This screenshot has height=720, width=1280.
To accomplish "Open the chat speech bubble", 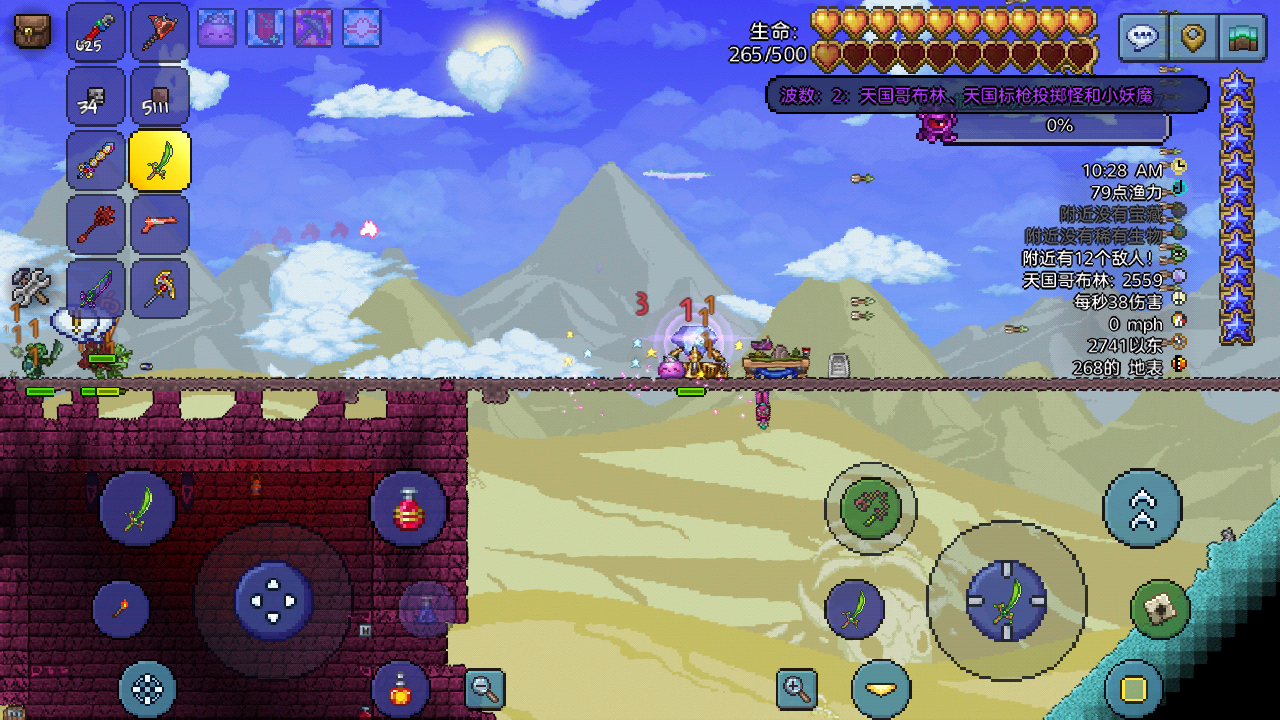I will (1143, 39).
